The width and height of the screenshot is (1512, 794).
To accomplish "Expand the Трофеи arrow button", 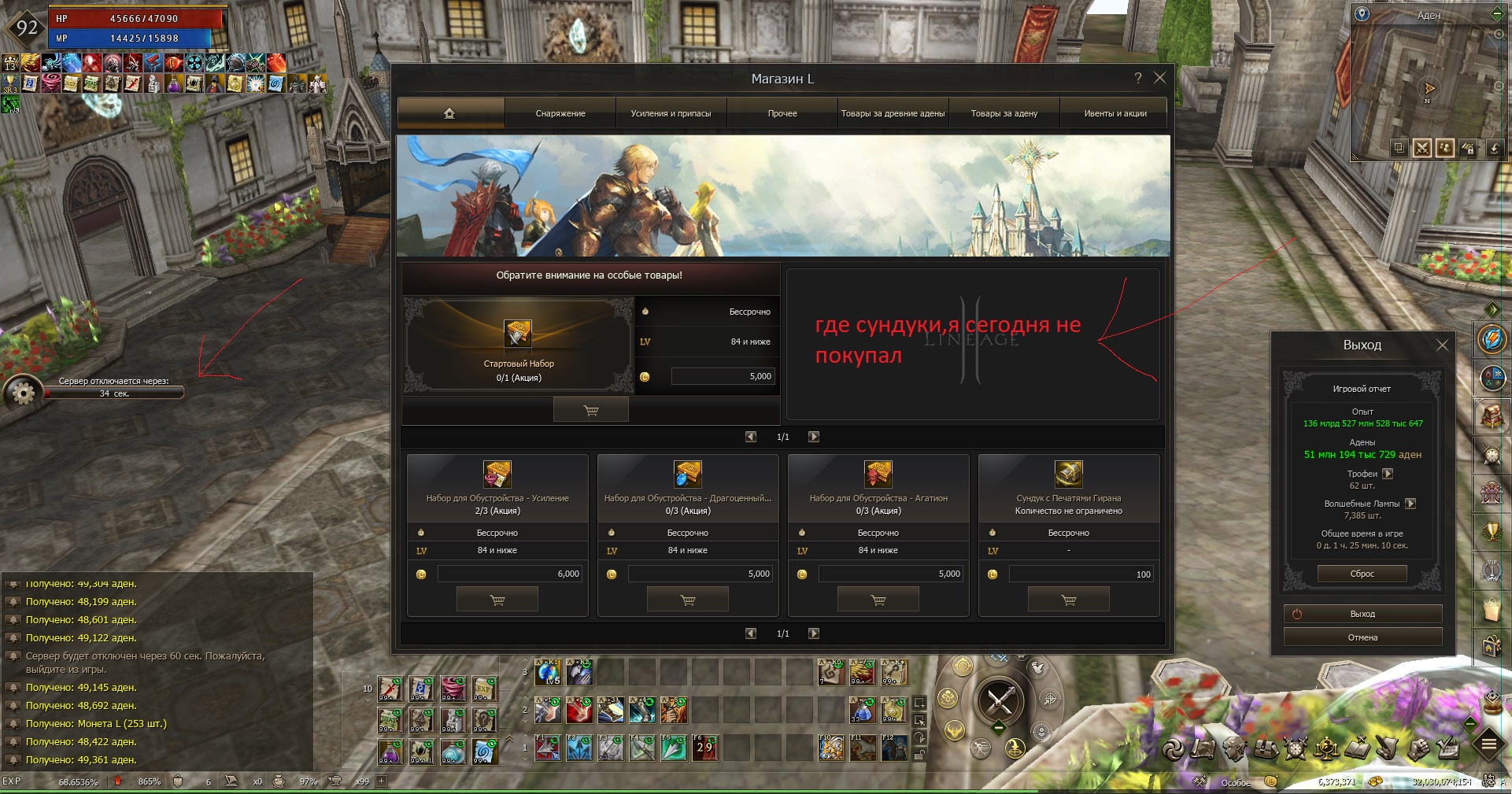I will click(1388, 474).
